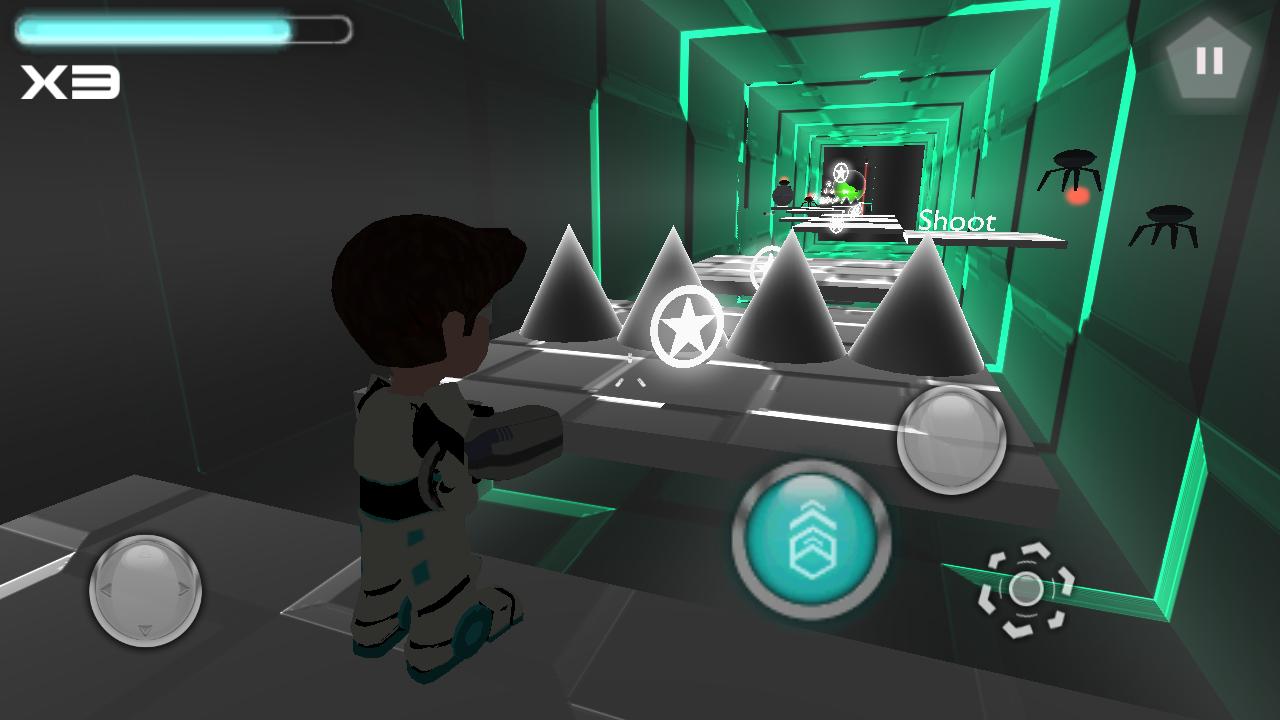Tap the round grey action button

click(x=951, y=438)
